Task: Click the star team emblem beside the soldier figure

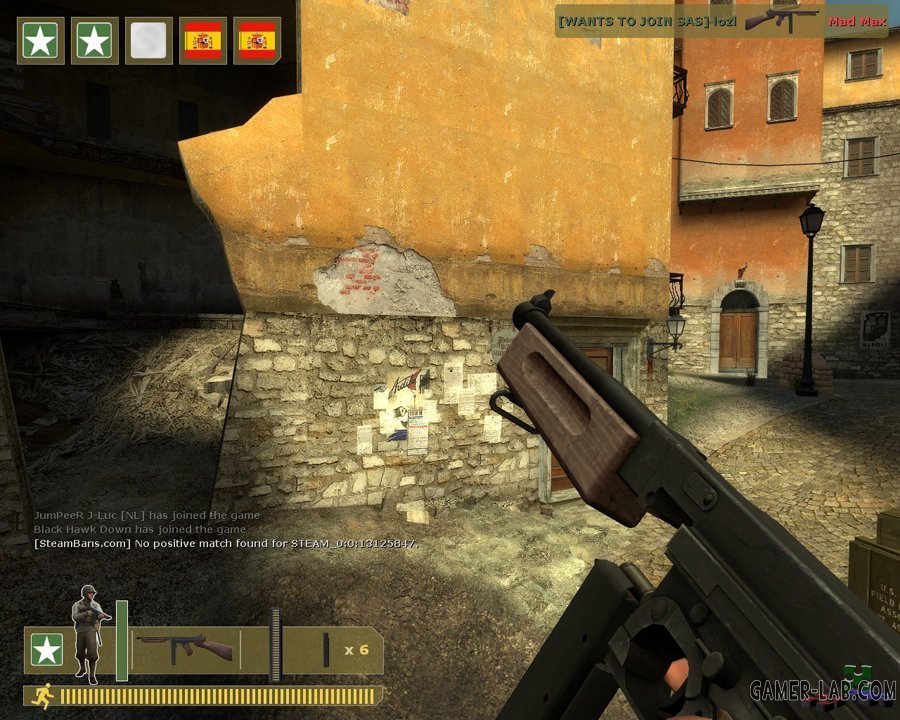Action: 46,651
